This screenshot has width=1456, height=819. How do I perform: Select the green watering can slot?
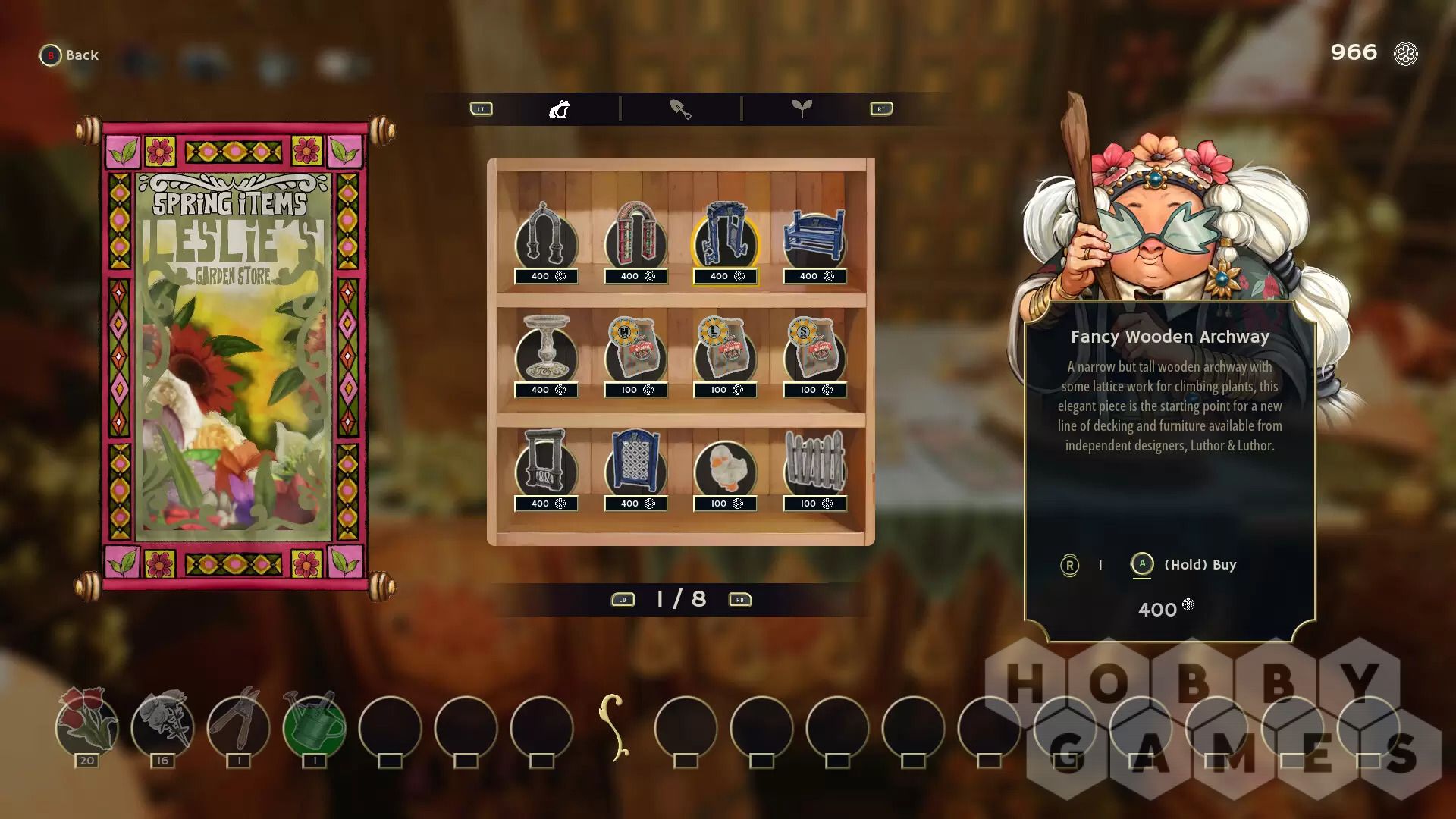(314, 725)
